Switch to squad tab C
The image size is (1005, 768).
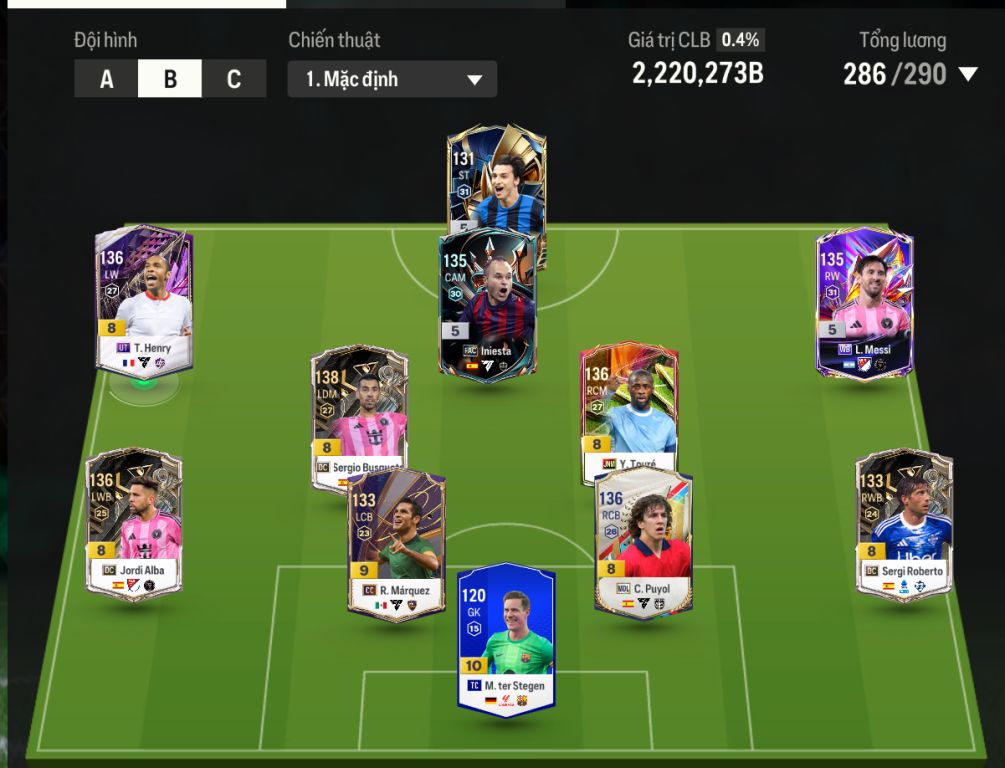tap(234, 79)
